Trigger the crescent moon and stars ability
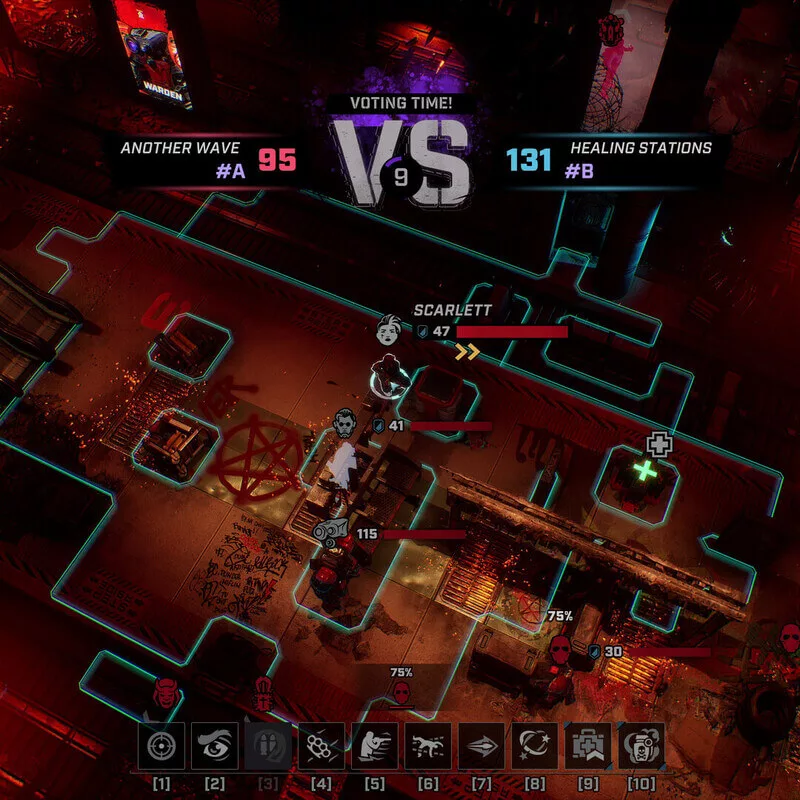Image resolution: width=800 pixels, height=800 pixels. point(535,747)
